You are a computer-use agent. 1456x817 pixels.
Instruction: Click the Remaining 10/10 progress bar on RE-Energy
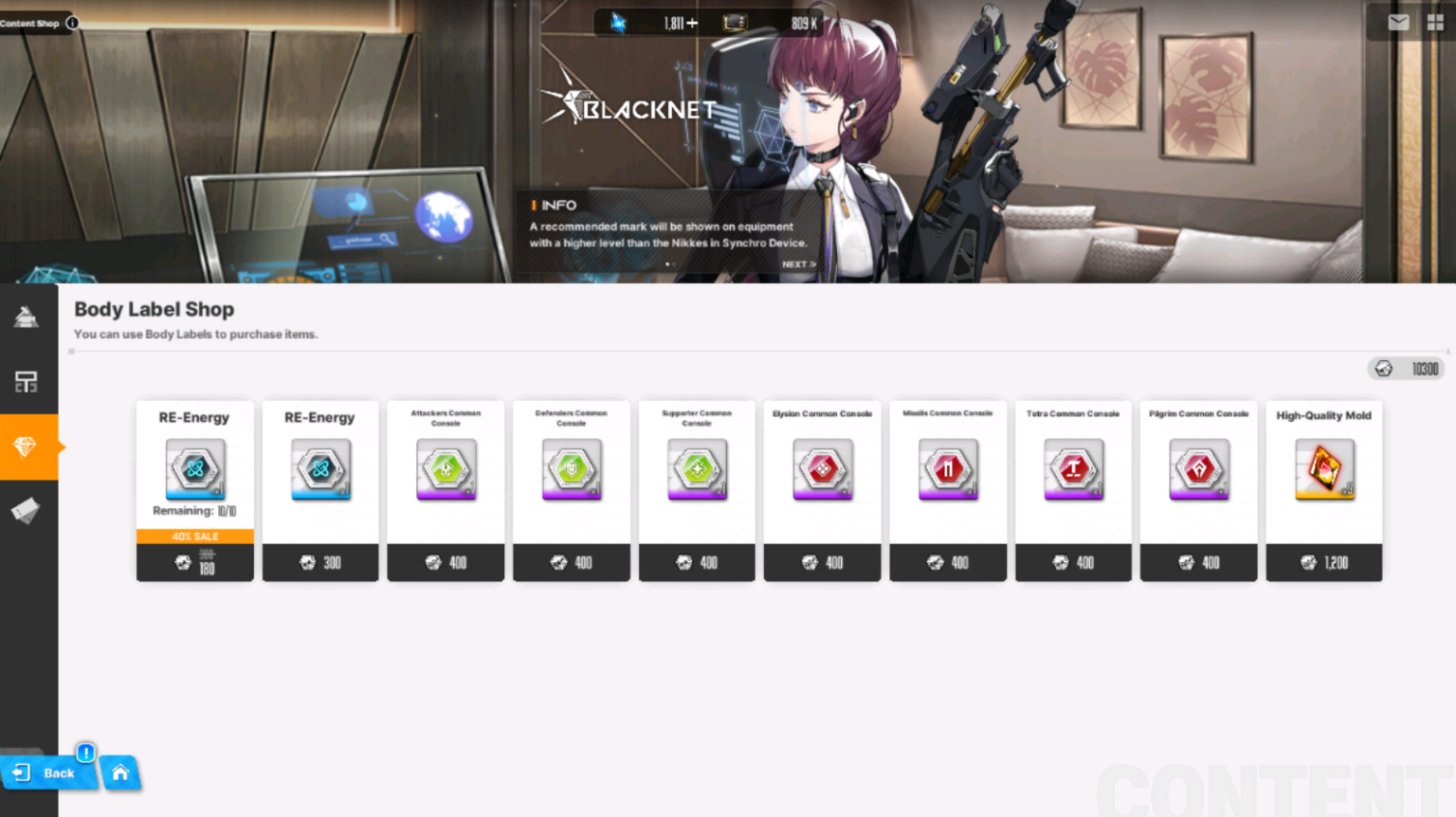(194, 510)
